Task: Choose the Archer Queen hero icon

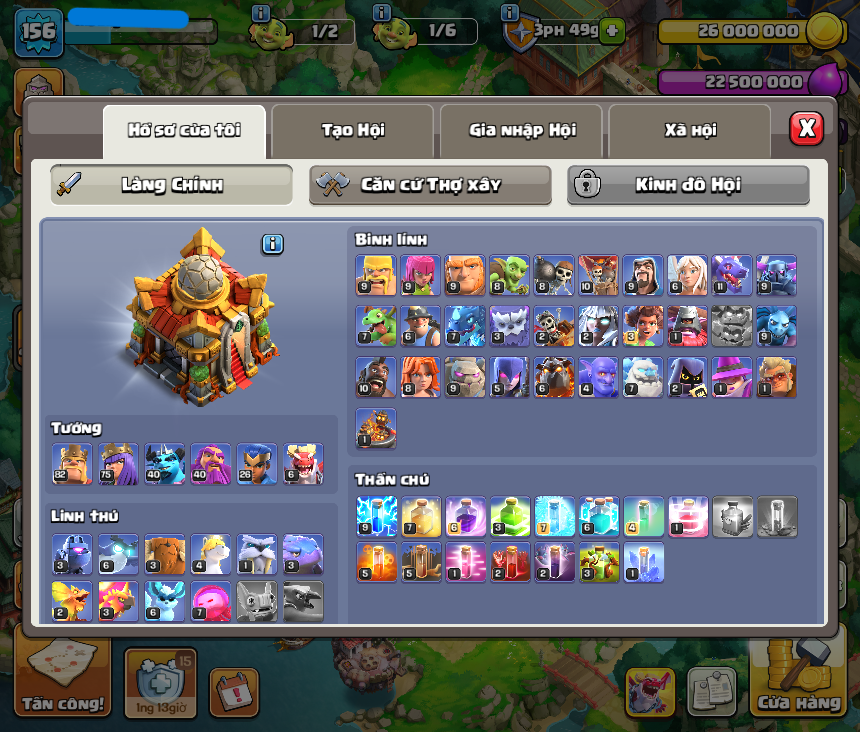Action: (118, 464)
